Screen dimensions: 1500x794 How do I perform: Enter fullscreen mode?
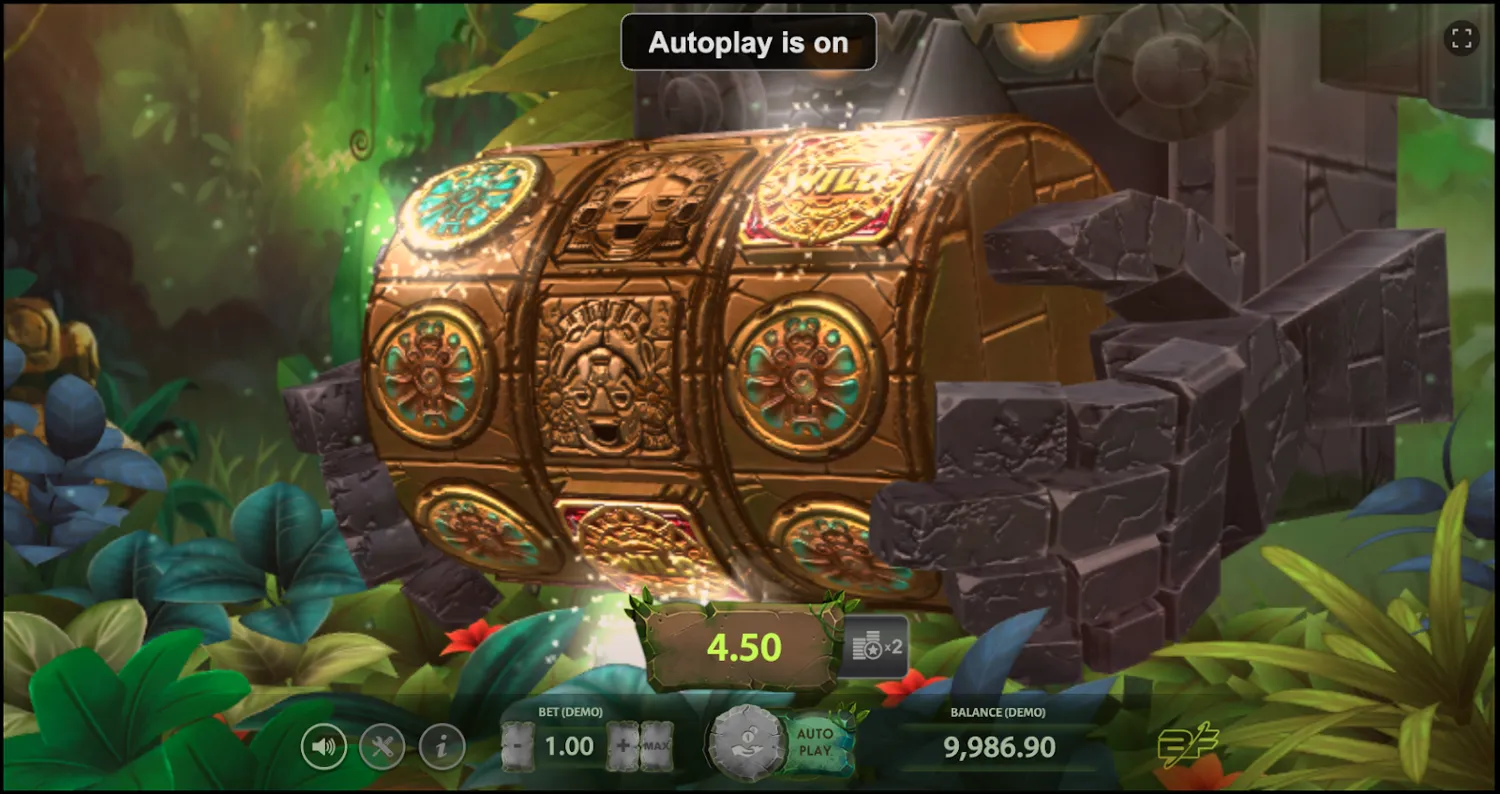click(x=1461, y=38)
